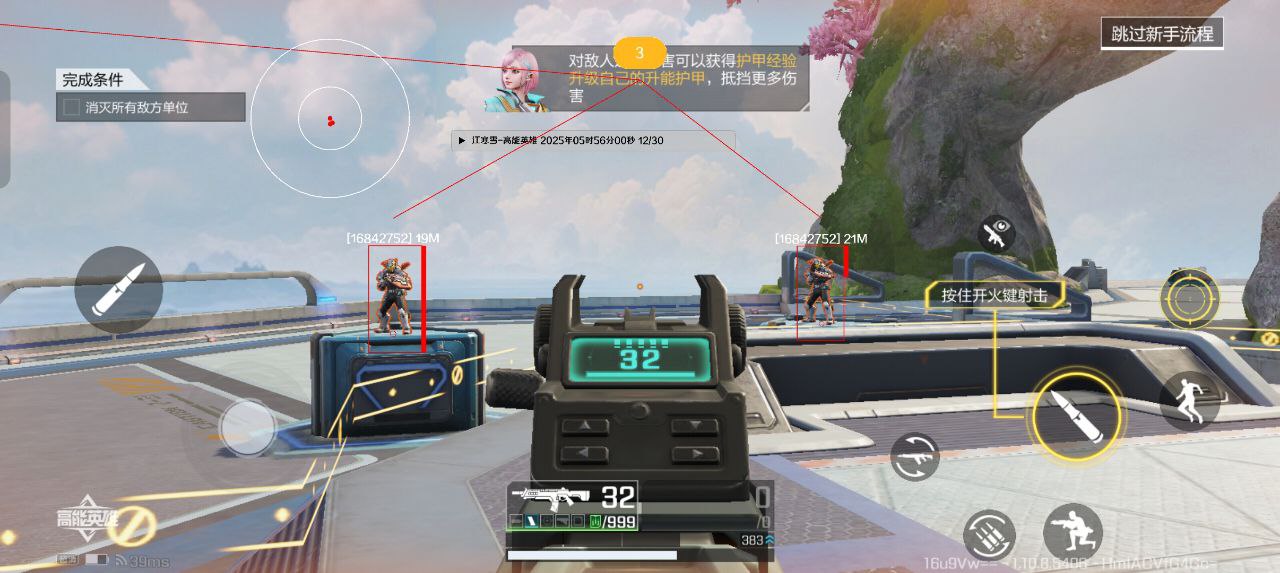Open the 完成条件 objective tracker
The image size is (1280, 573).
coord(150,97)
